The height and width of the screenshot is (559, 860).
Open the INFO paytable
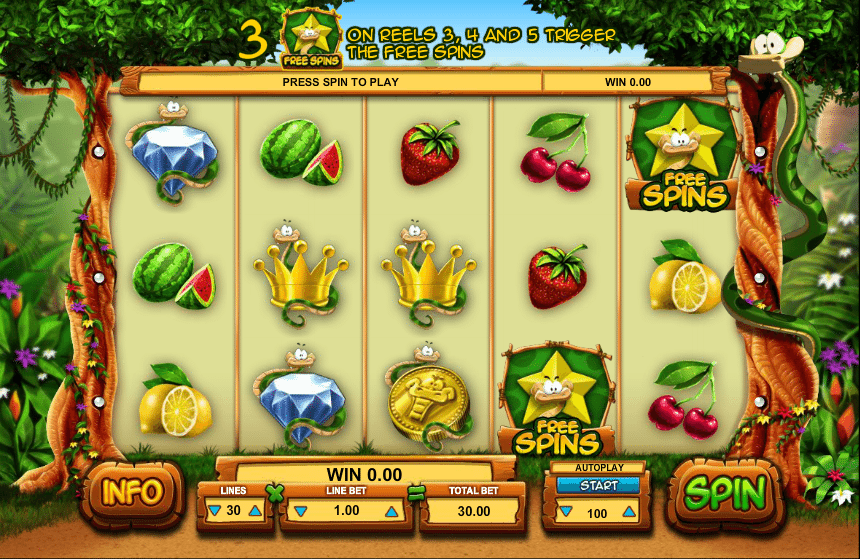[132, 492]
